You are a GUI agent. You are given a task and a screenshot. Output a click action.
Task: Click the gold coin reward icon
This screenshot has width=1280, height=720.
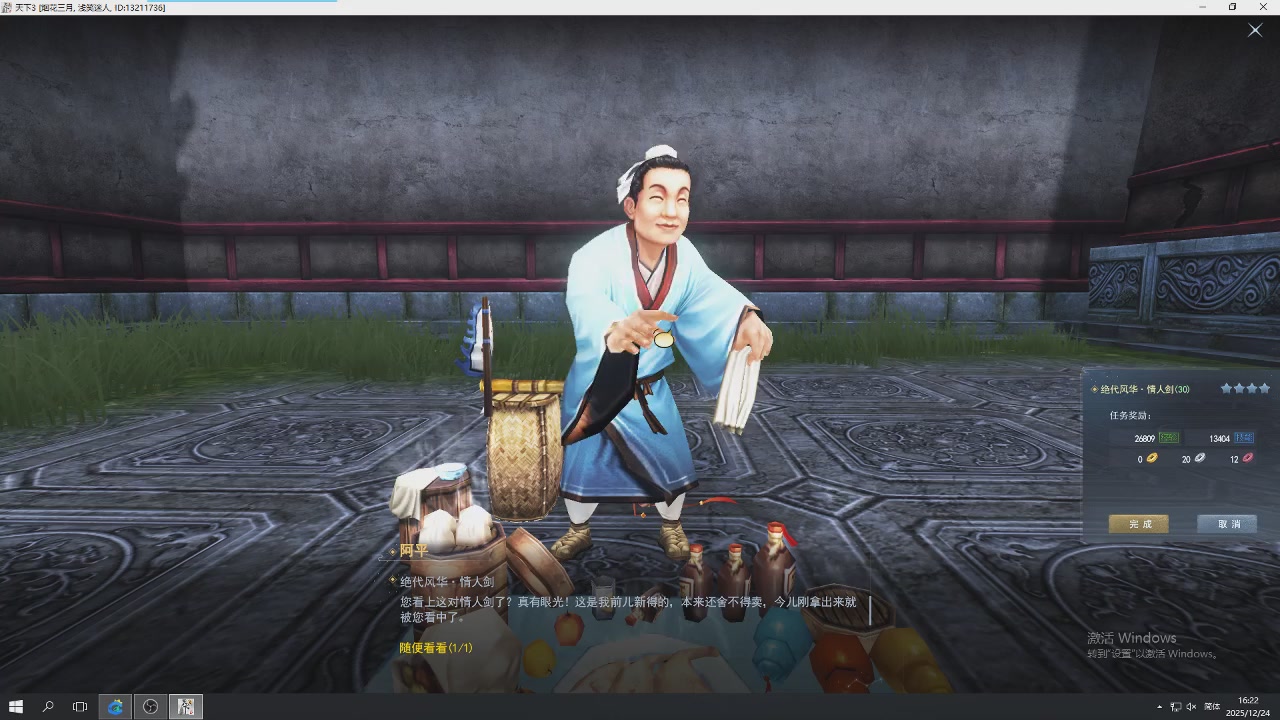tap(1151, 458)
